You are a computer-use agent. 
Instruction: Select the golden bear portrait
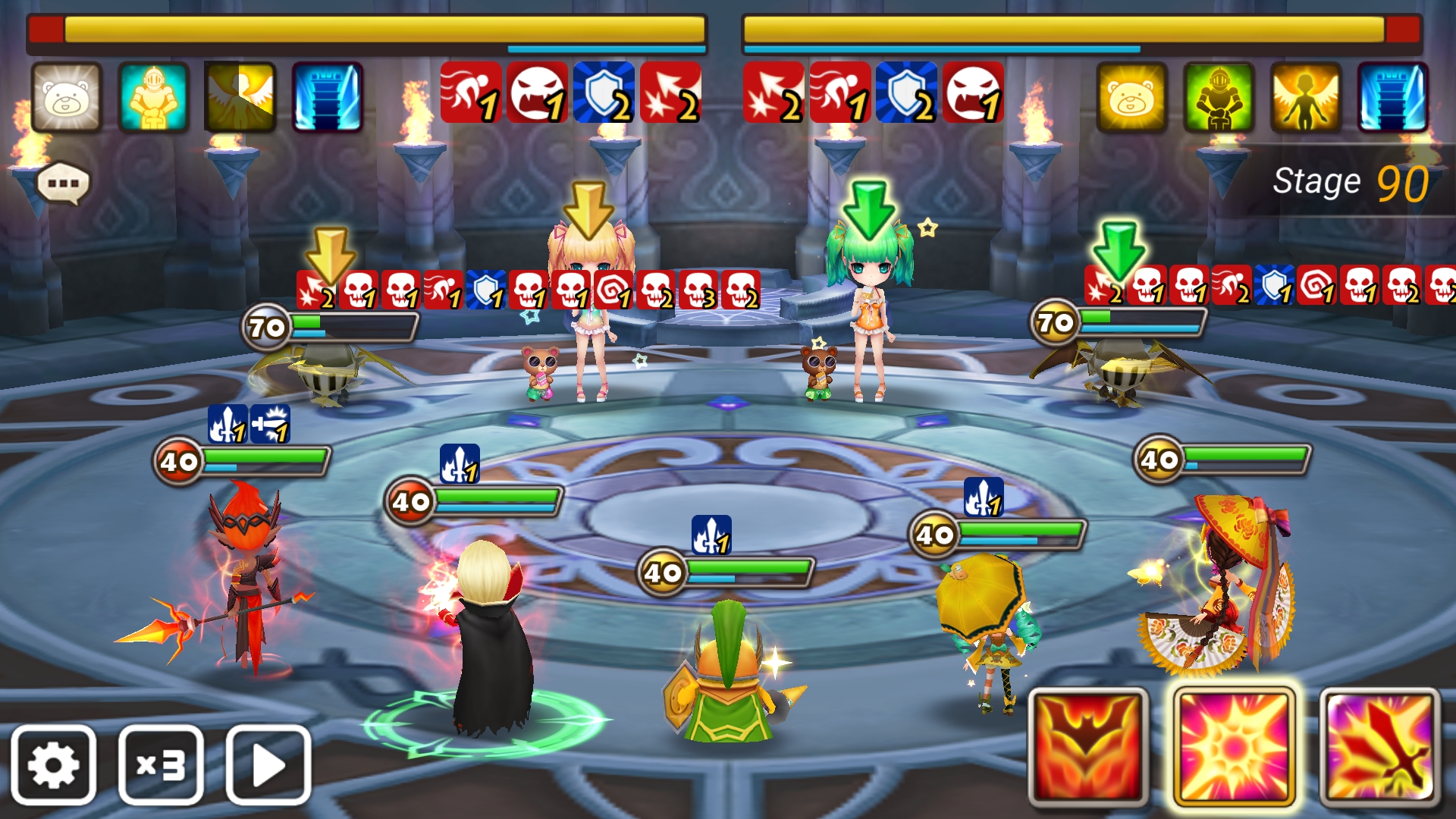click(x=1131, y=97)
